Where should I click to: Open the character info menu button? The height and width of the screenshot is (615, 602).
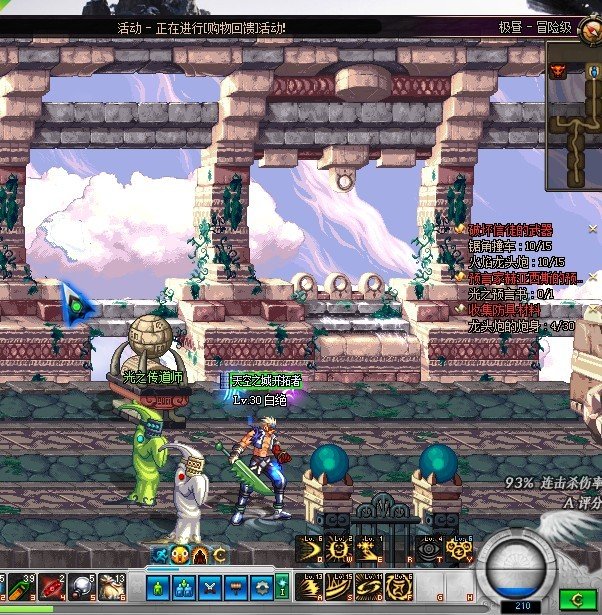point(158,587)
